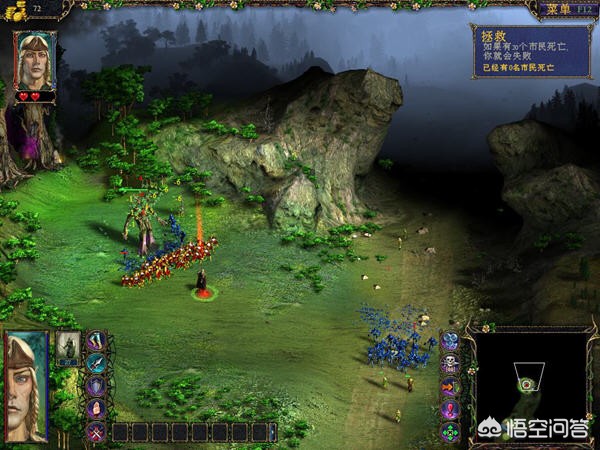This screenshot has height=450, width=600.
Task: Click the crossed swords command icon
Action: (96, 432)
